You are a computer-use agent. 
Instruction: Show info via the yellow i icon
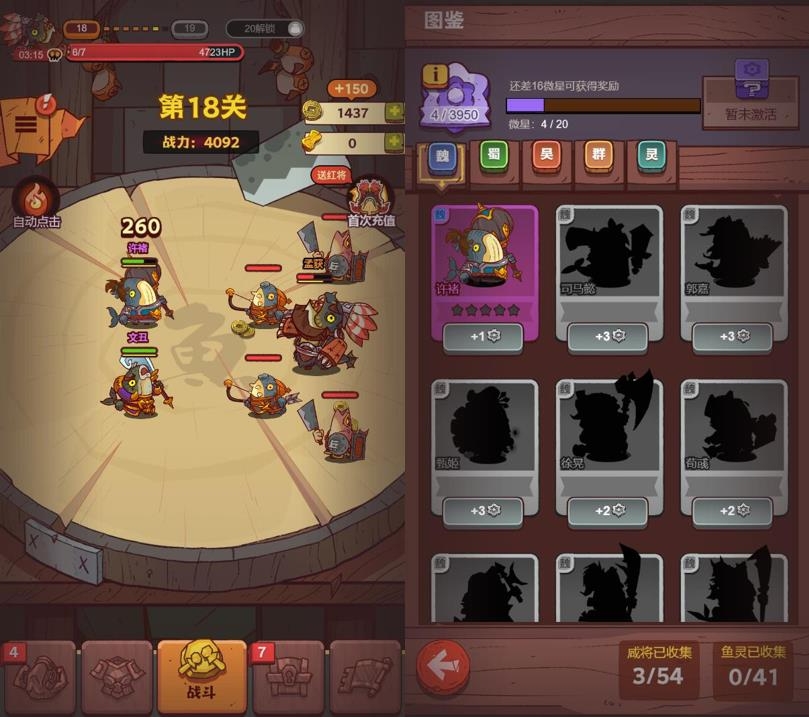(x=435, y=75)
